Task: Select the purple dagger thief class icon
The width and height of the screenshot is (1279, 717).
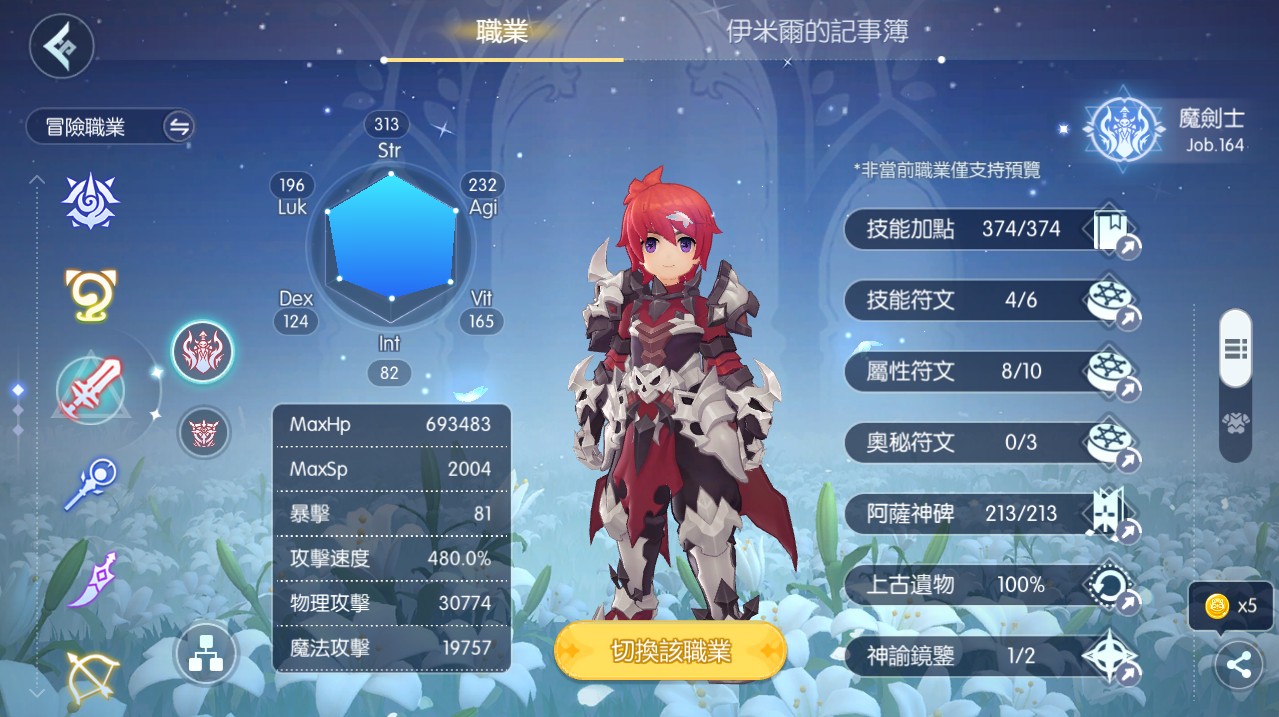Action: (x=91, y=580)
